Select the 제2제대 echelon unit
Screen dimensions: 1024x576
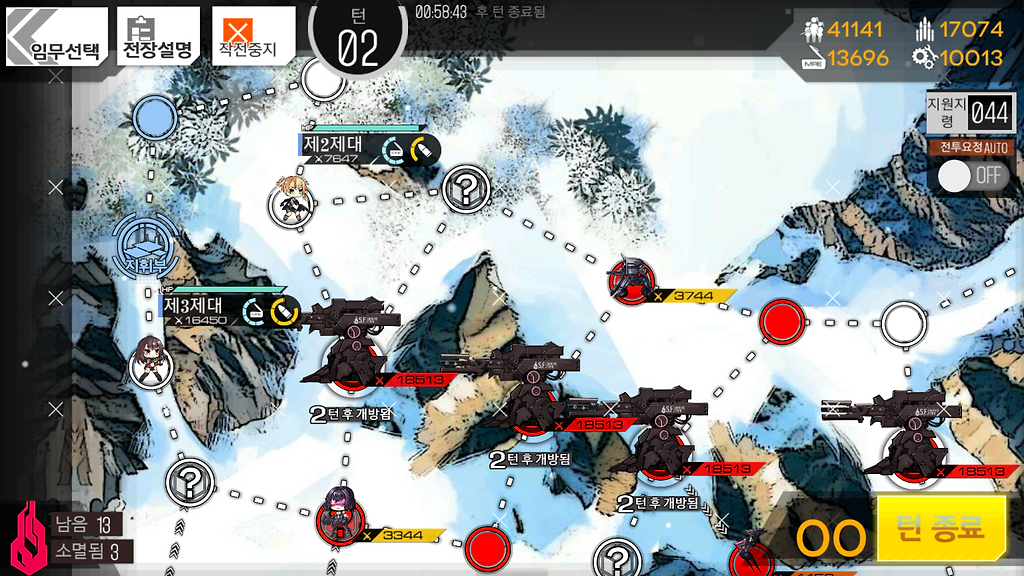(290, 203)
